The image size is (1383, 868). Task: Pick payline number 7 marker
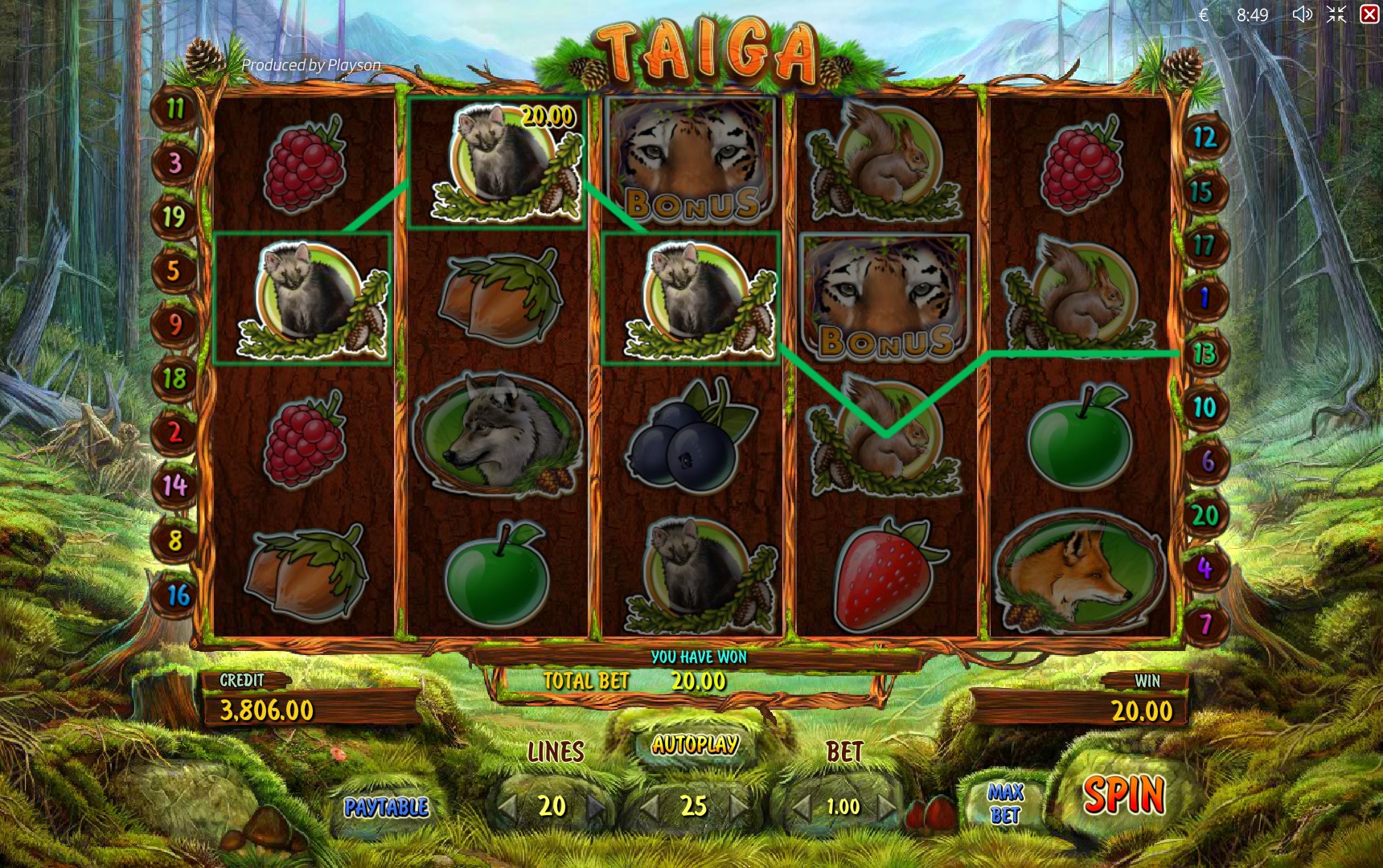pos(1204,623)
